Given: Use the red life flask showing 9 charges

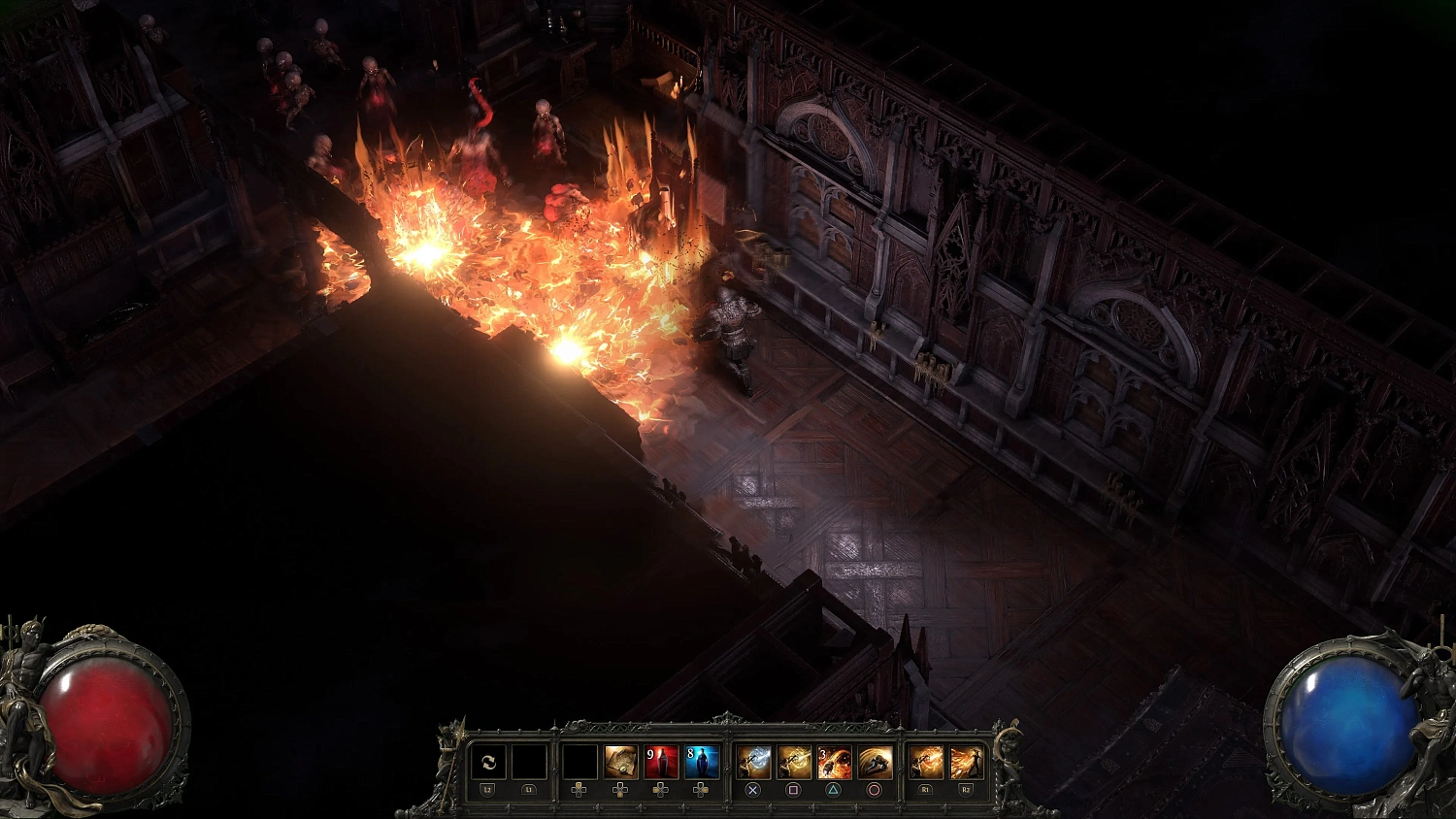Looking at the screenshot, I should pyautogui.click(x=662, y=761).
